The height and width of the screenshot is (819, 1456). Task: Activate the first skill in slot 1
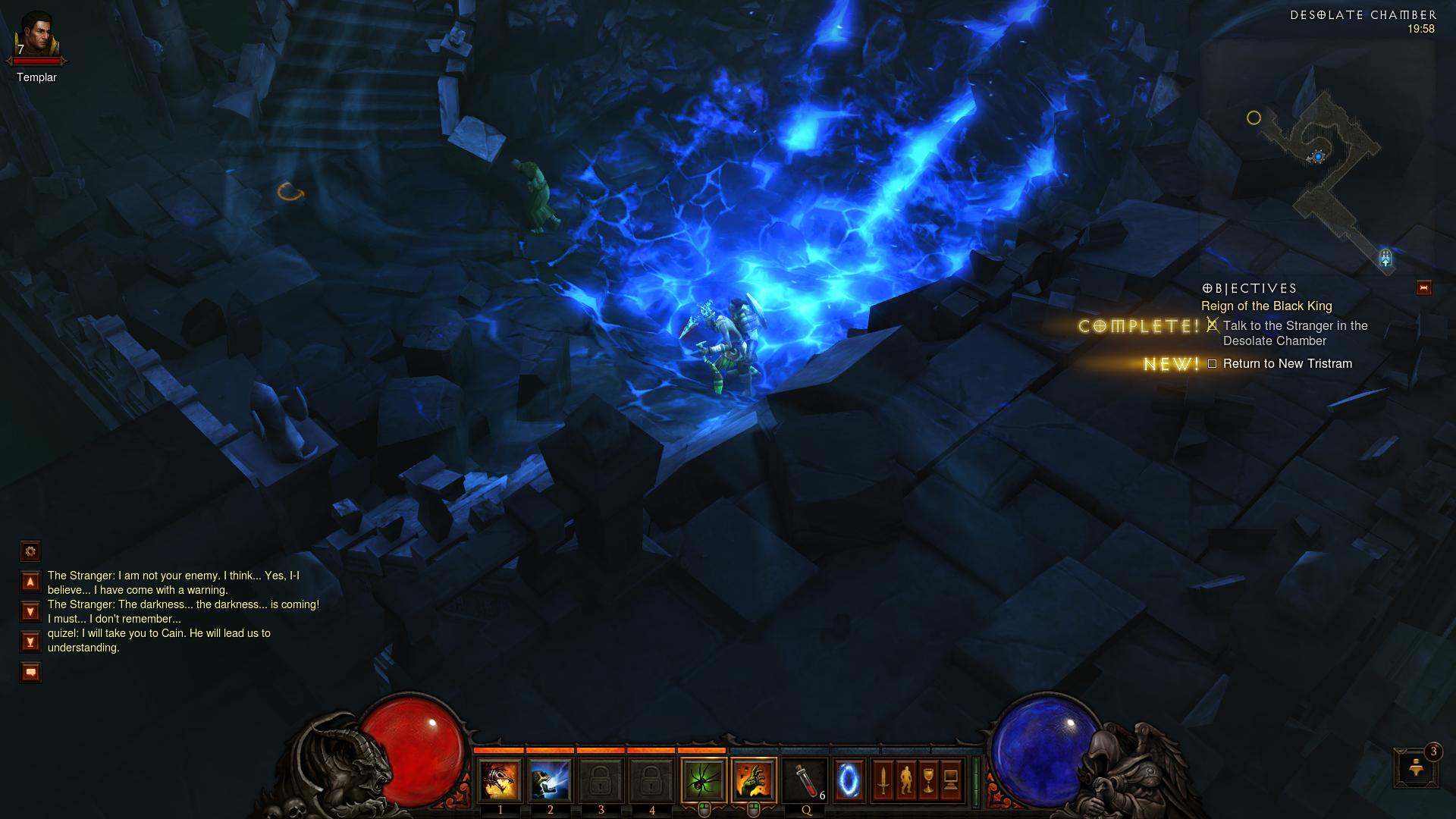tap(500, 780)
